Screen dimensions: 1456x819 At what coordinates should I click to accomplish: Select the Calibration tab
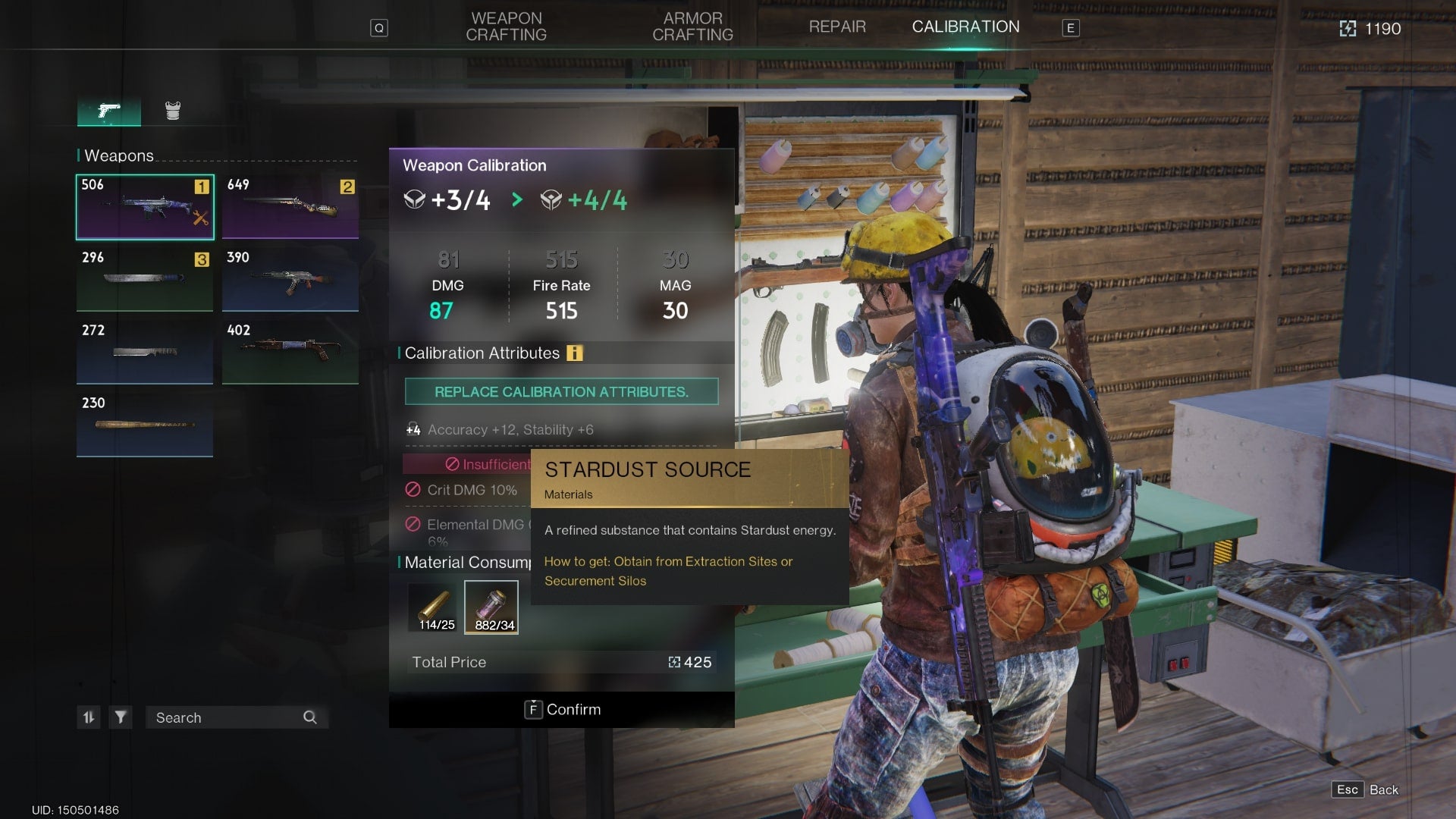coord(965,27)
